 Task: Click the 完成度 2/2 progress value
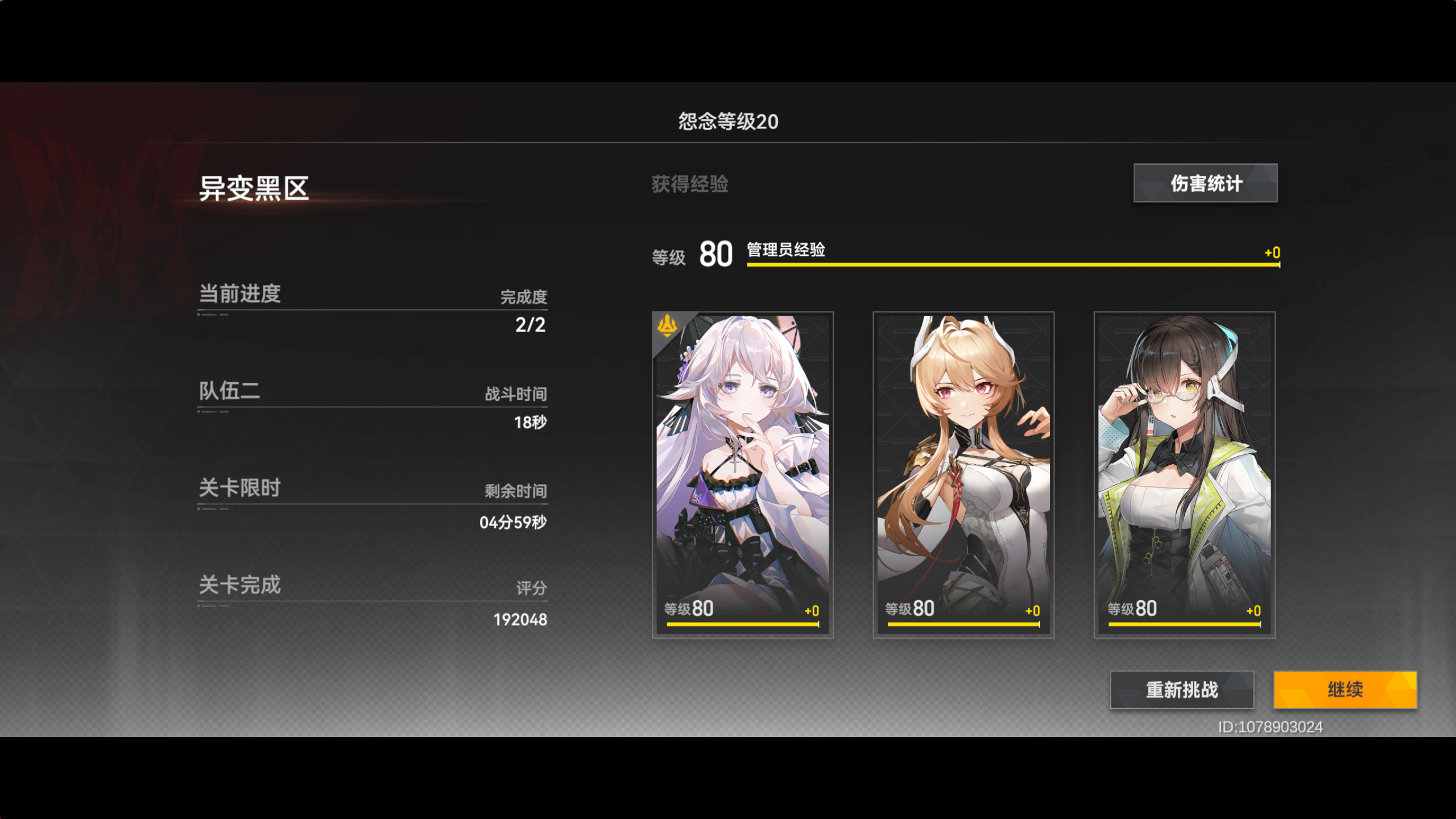(x=529, y=324)
